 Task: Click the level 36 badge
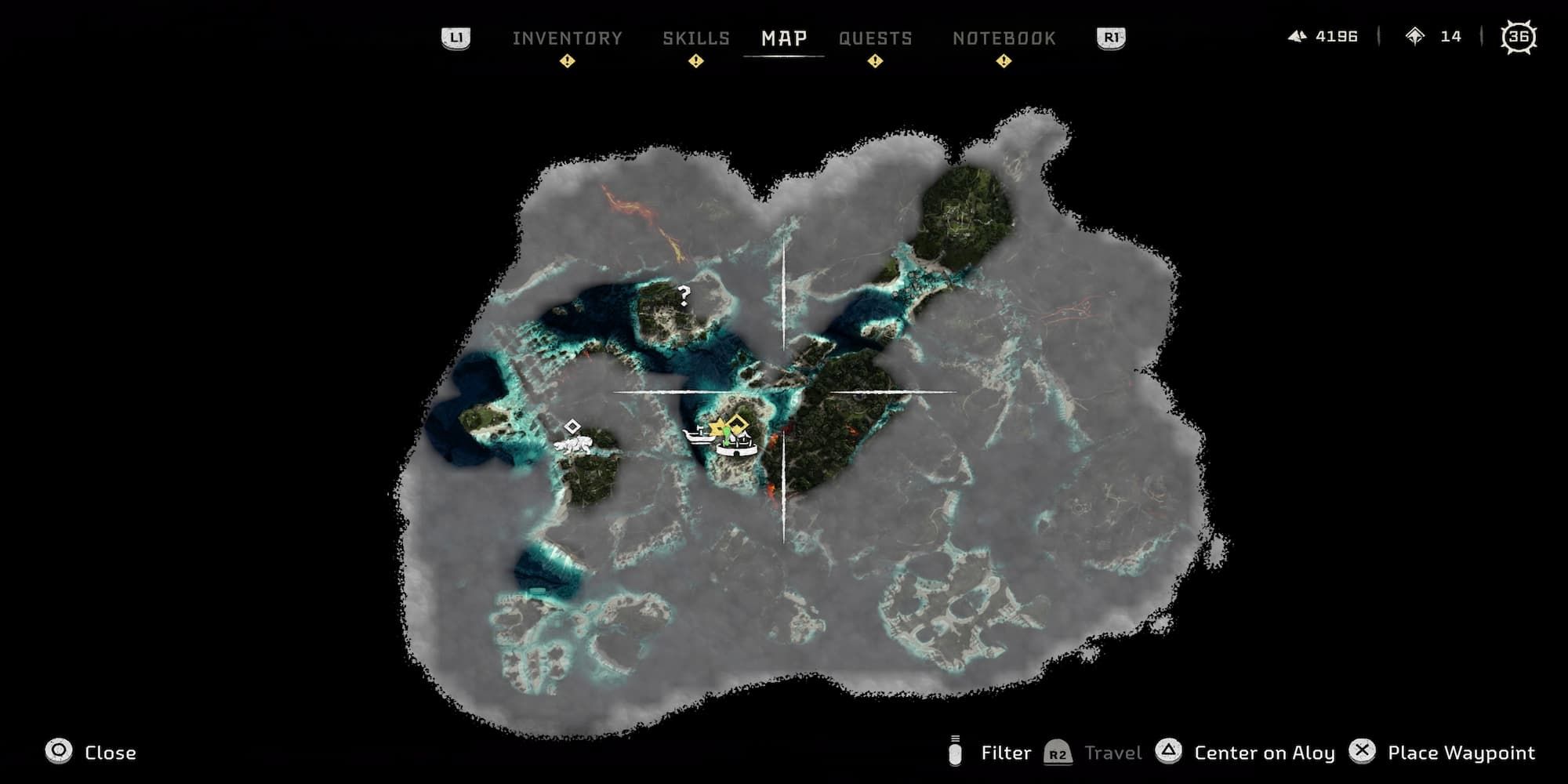(x=1519, y=36)
